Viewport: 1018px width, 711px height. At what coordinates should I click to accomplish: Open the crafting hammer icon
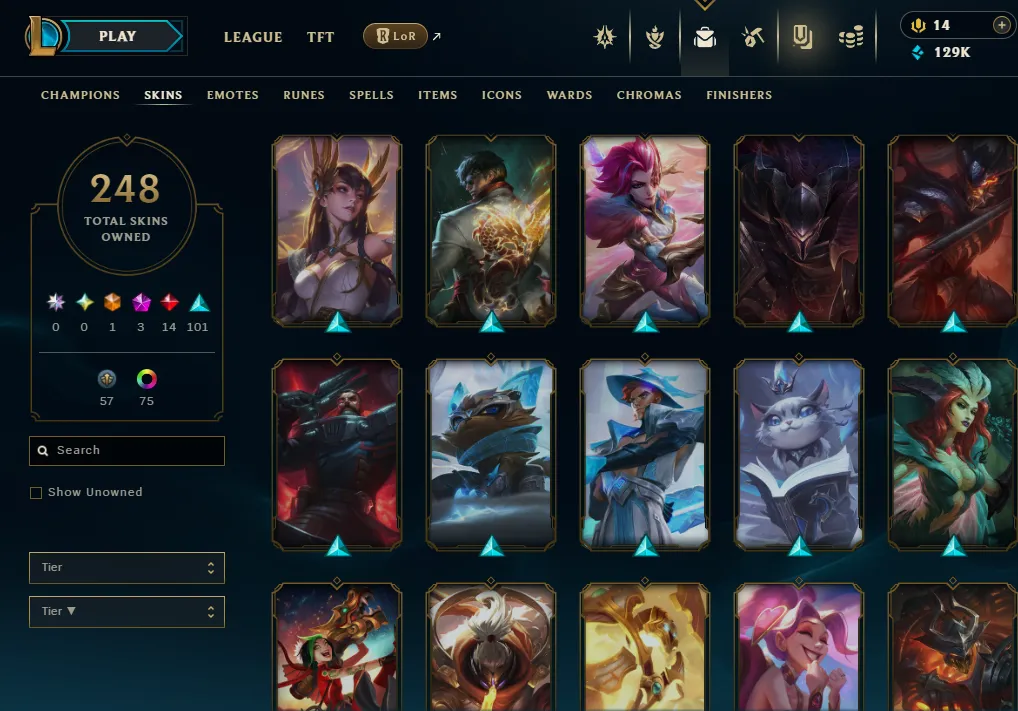(x=753, y=38)
